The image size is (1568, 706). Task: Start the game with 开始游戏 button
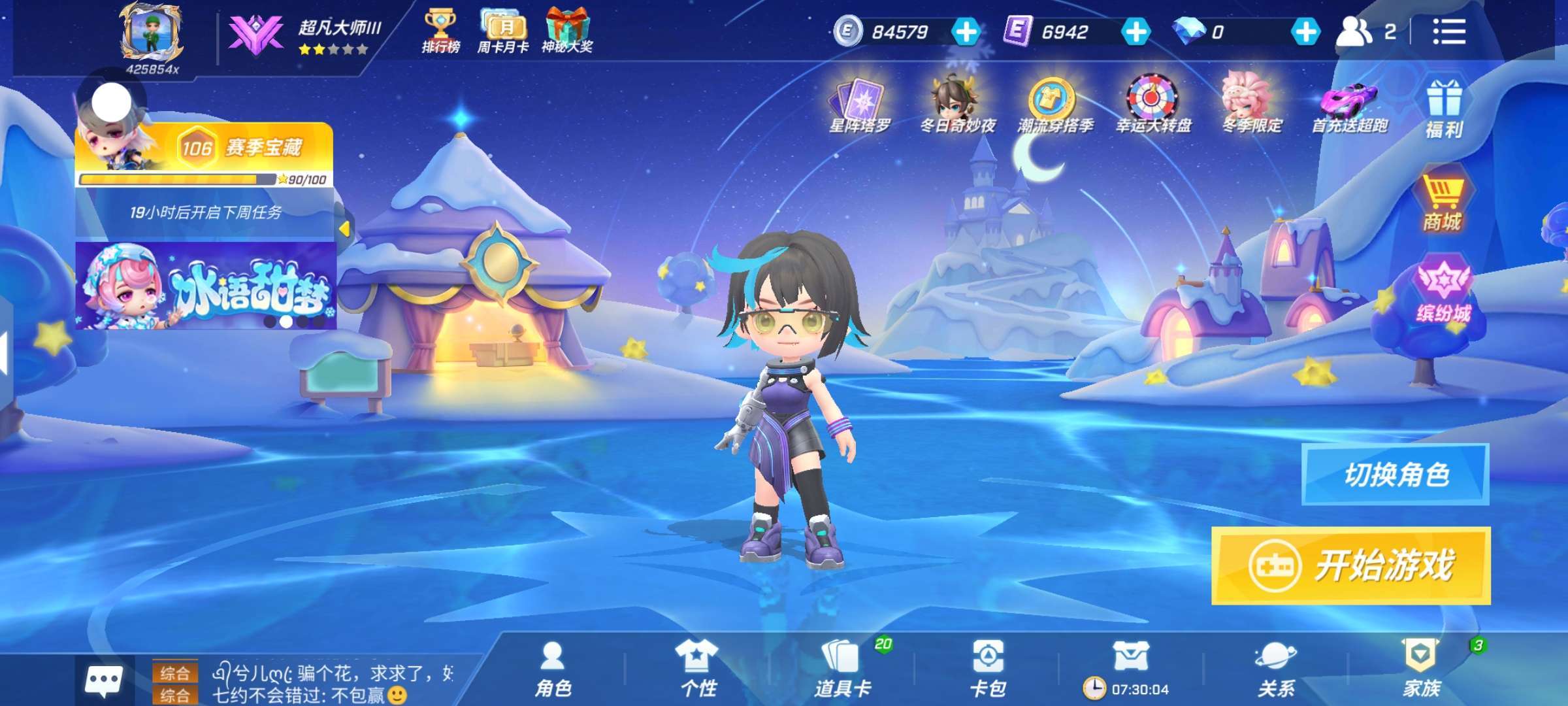[1350, 565]
